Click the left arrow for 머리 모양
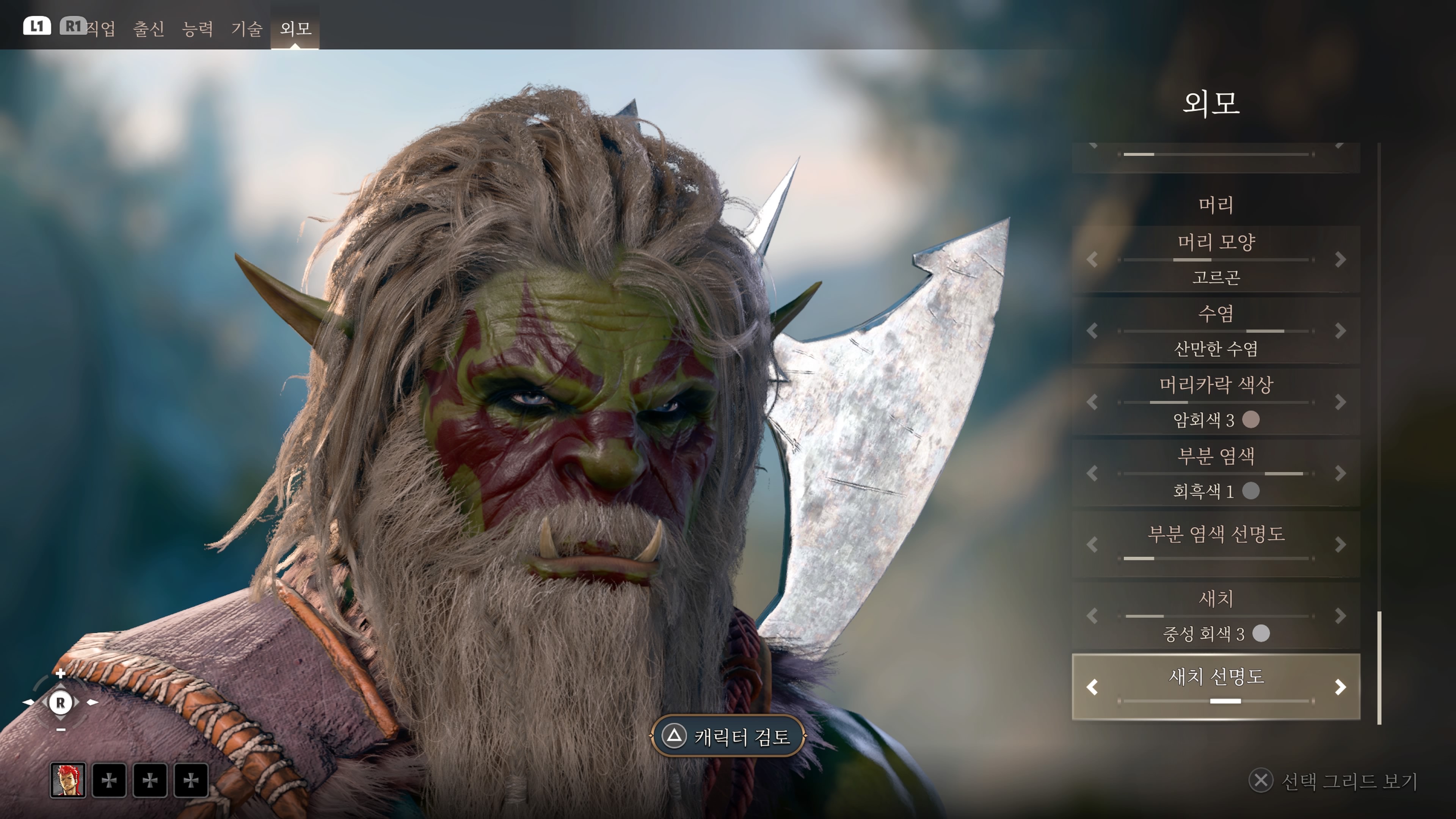Screen dimensions: 1456x819 tap(1092, 259)
